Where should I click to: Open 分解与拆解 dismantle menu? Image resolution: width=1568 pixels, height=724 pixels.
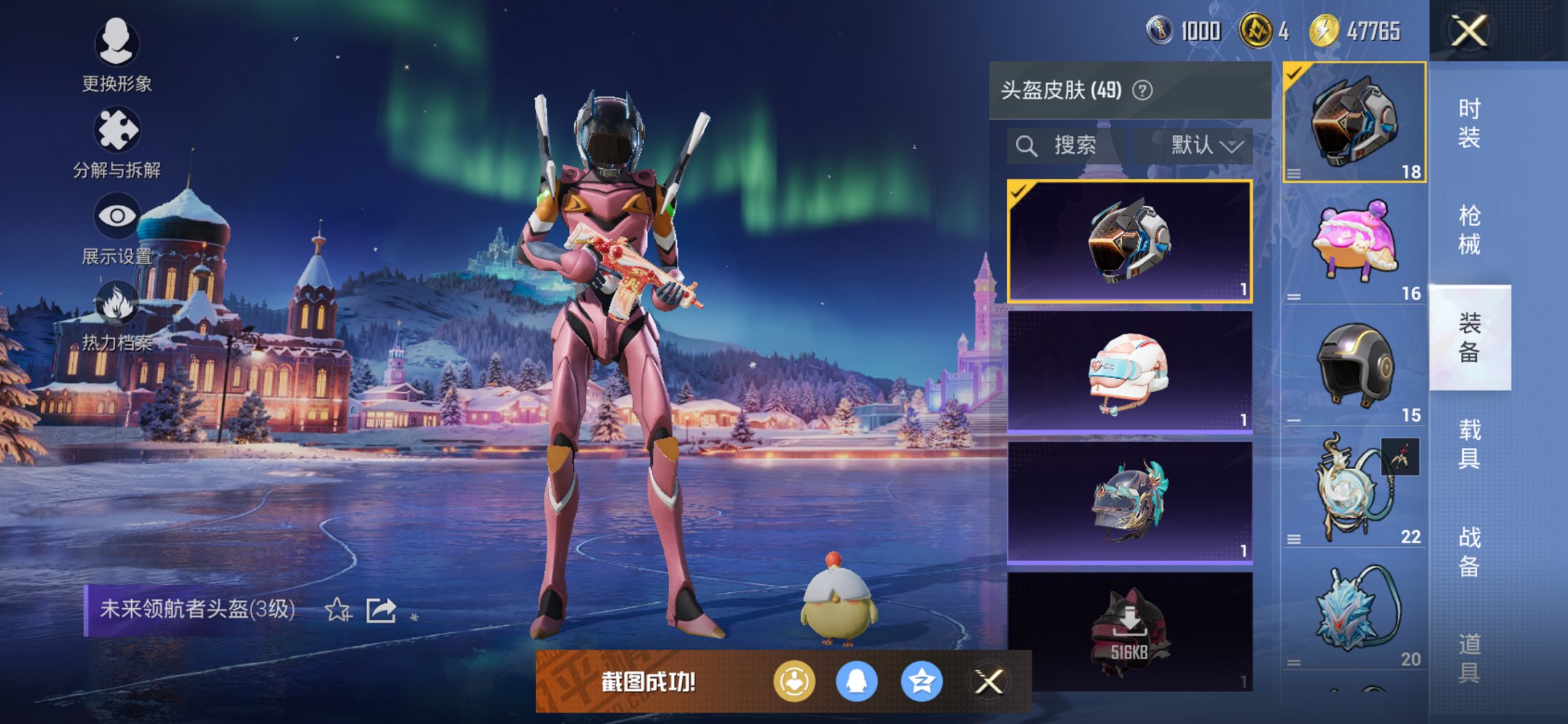[x=117, y=142]
